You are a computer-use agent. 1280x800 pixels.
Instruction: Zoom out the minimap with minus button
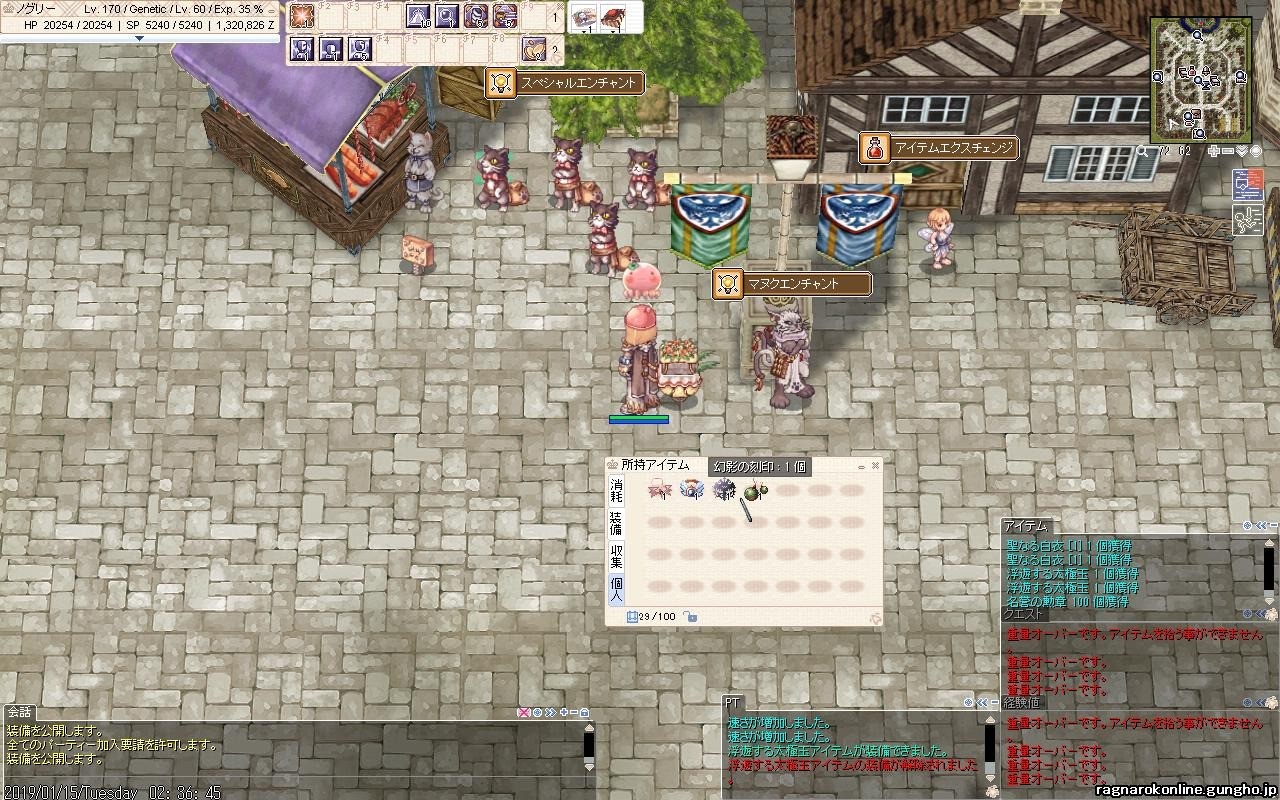[1227, 151]
